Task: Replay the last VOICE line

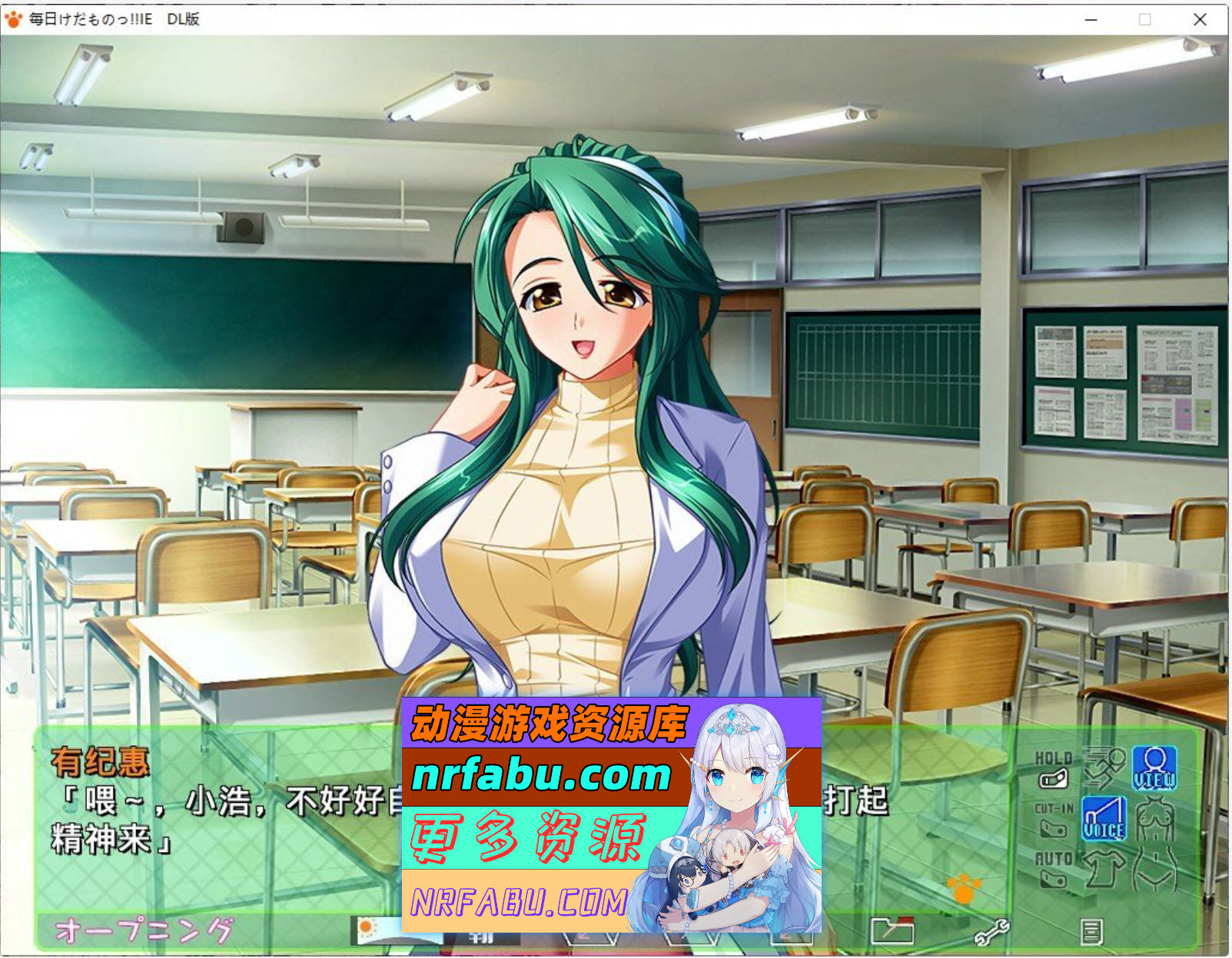Action: tap(1105, 819)
